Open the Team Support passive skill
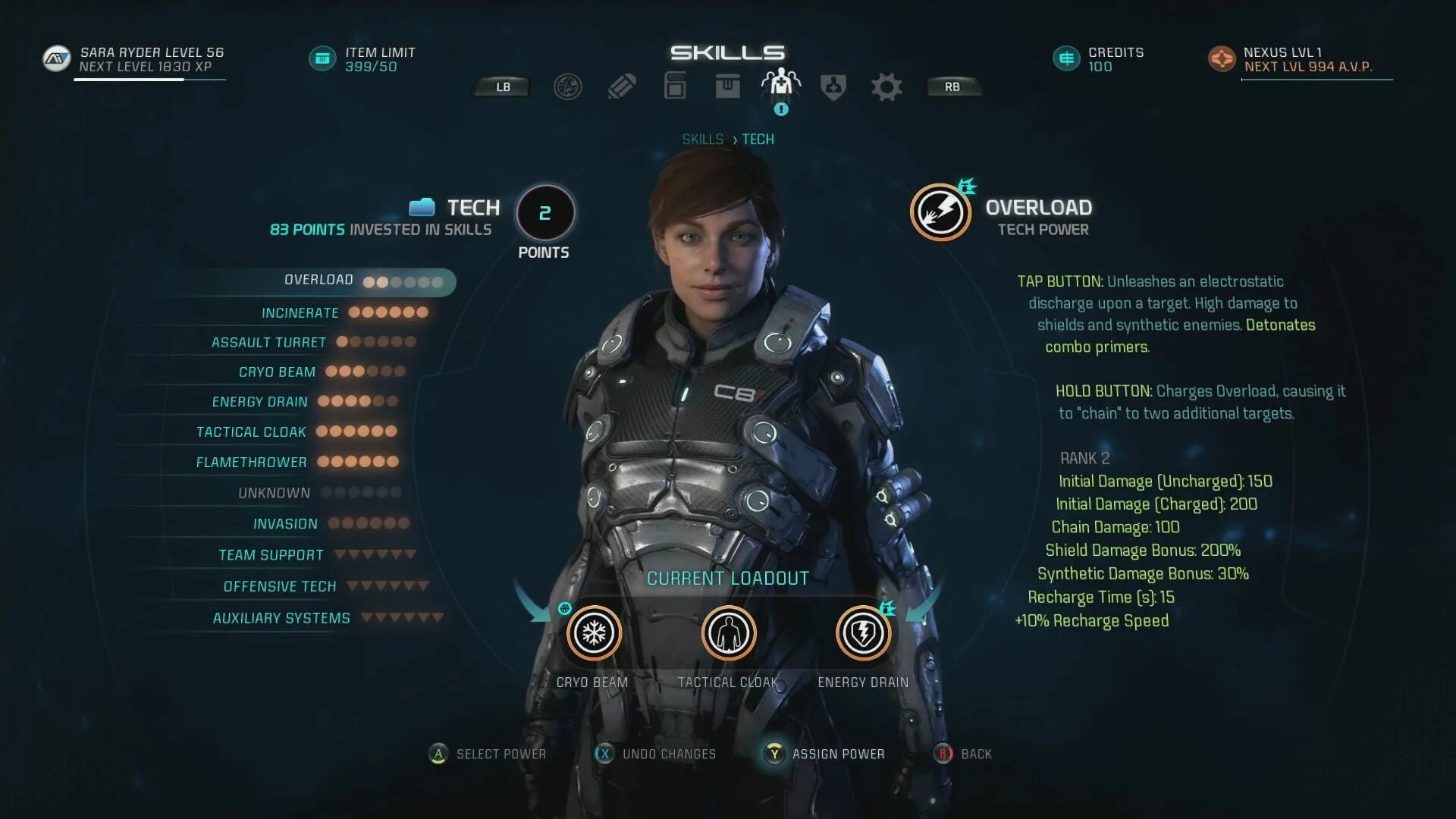Image resolution: width=1456 pixels, height=819 pixels. pos(271,555)
